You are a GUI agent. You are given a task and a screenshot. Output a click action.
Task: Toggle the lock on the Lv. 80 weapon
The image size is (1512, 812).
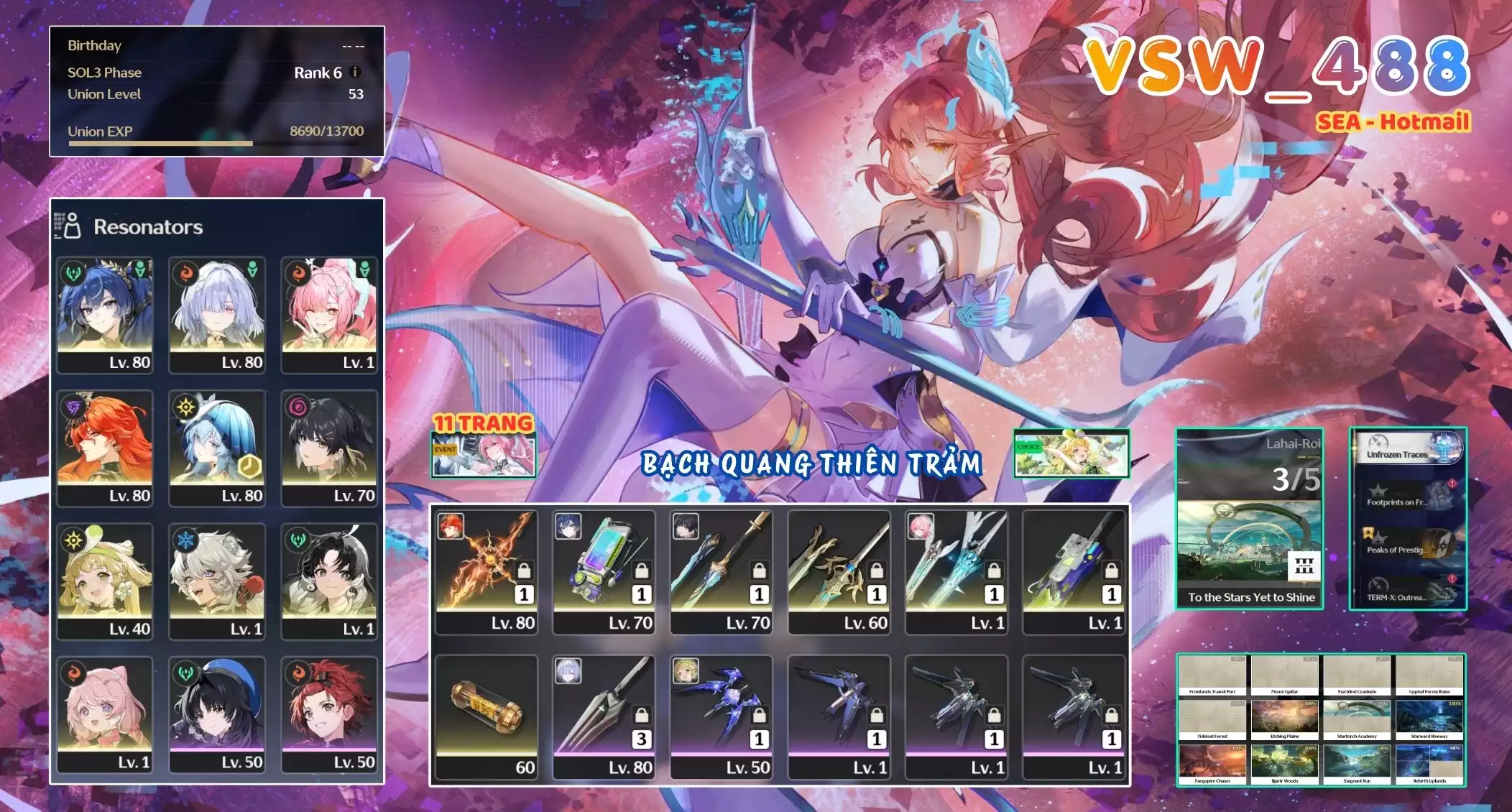click(x=523, y=570)
